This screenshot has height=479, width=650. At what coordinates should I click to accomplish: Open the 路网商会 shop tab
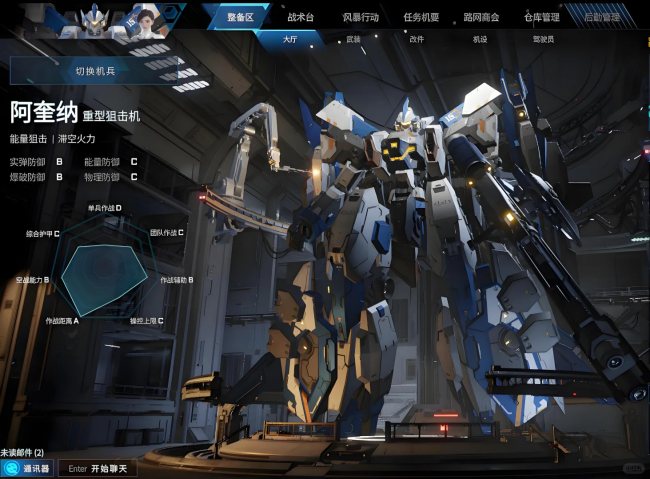coord(481,17)
